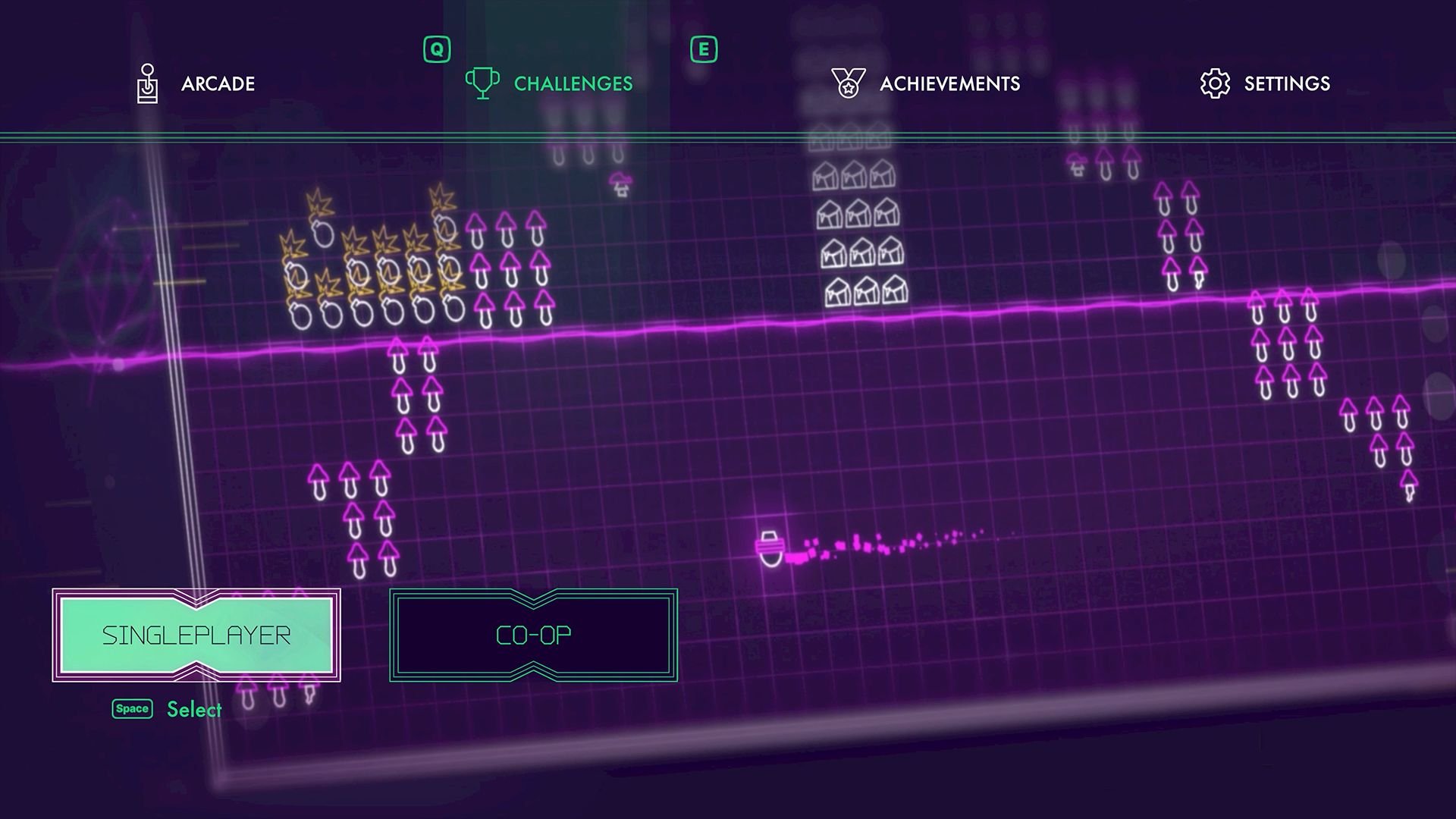Toggle mode selection to Co-op
Screen dimensions: 1456x819
pos(532,636)
